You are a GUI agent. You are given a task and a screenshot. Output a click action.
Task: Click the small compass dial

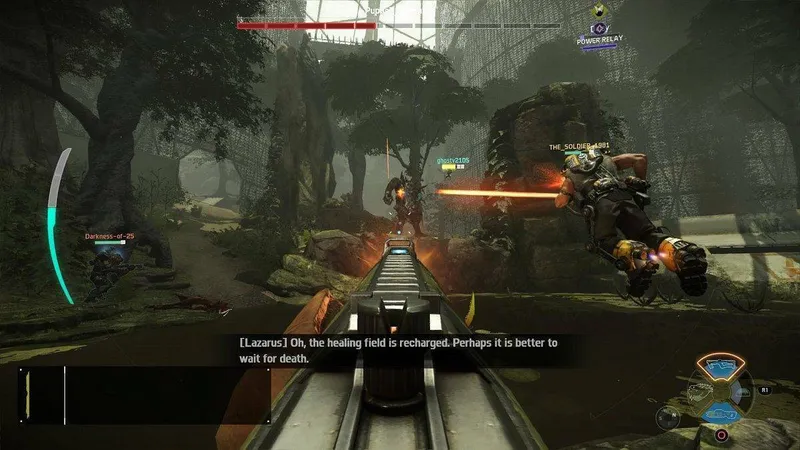coord(667,418)
